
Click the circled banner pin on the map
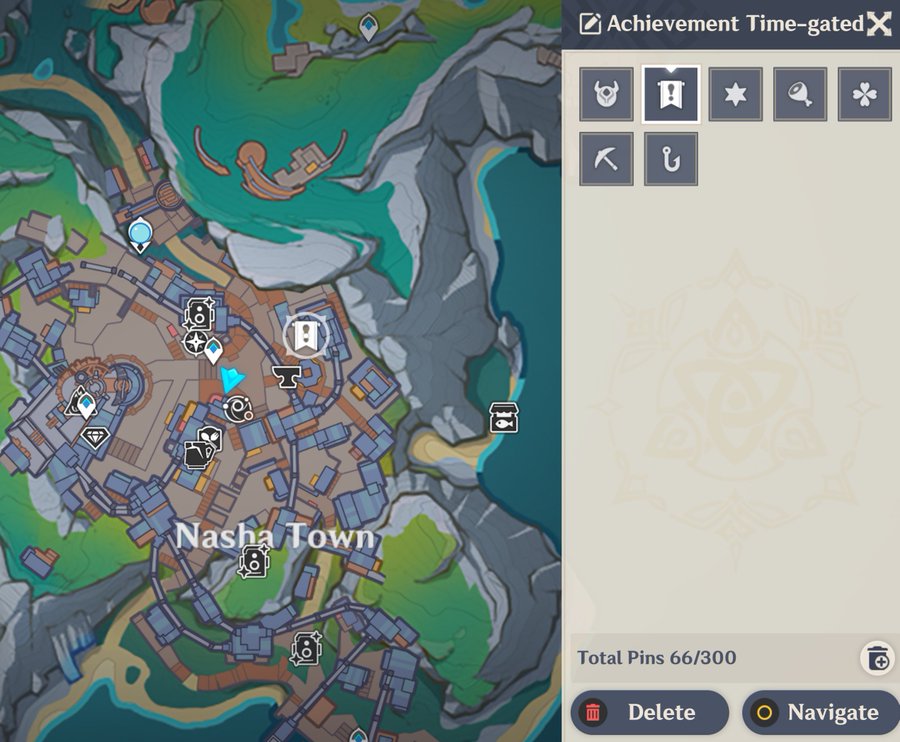click(306, 337)
